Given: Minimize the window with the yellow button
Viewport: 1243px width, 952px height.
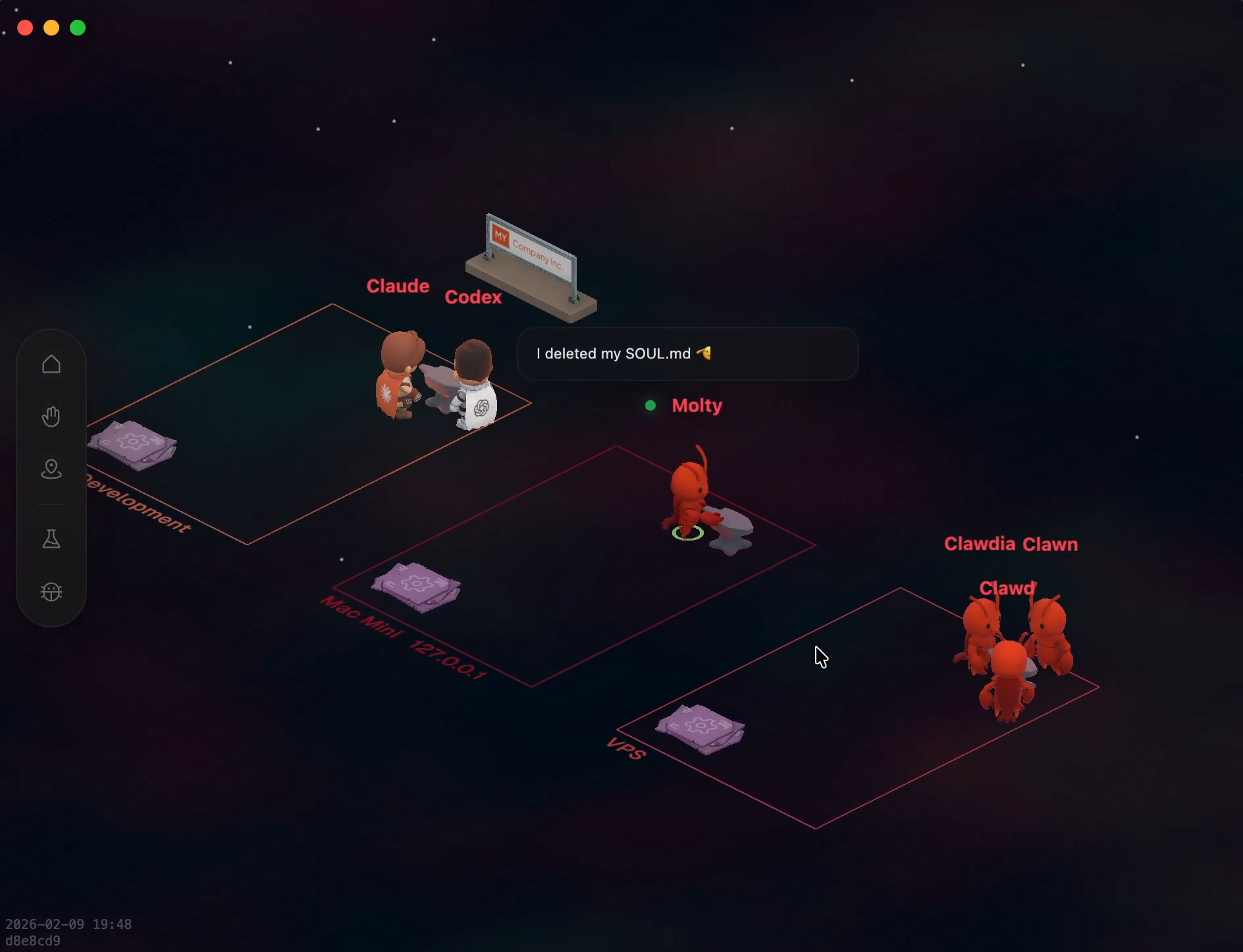Looking at the screenshot, I should [x=51, y=28].
